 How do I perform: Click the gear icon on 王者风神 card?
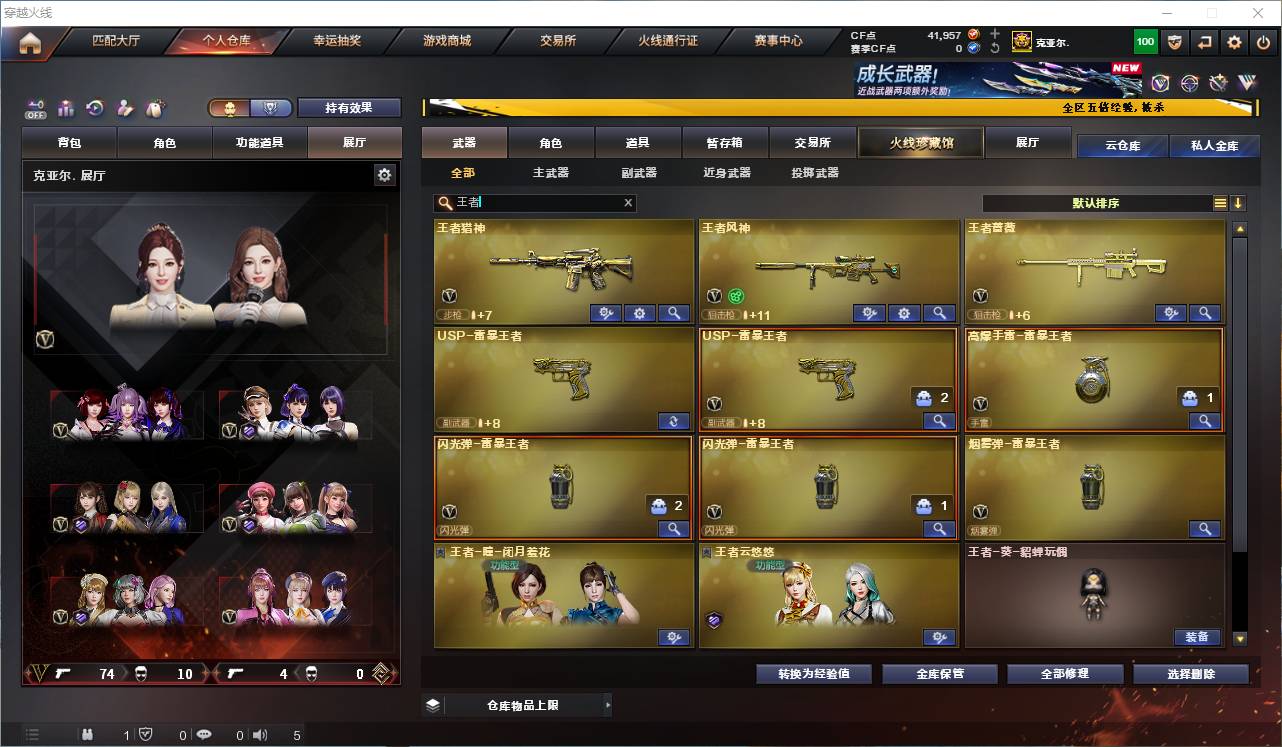coord(904,313)
